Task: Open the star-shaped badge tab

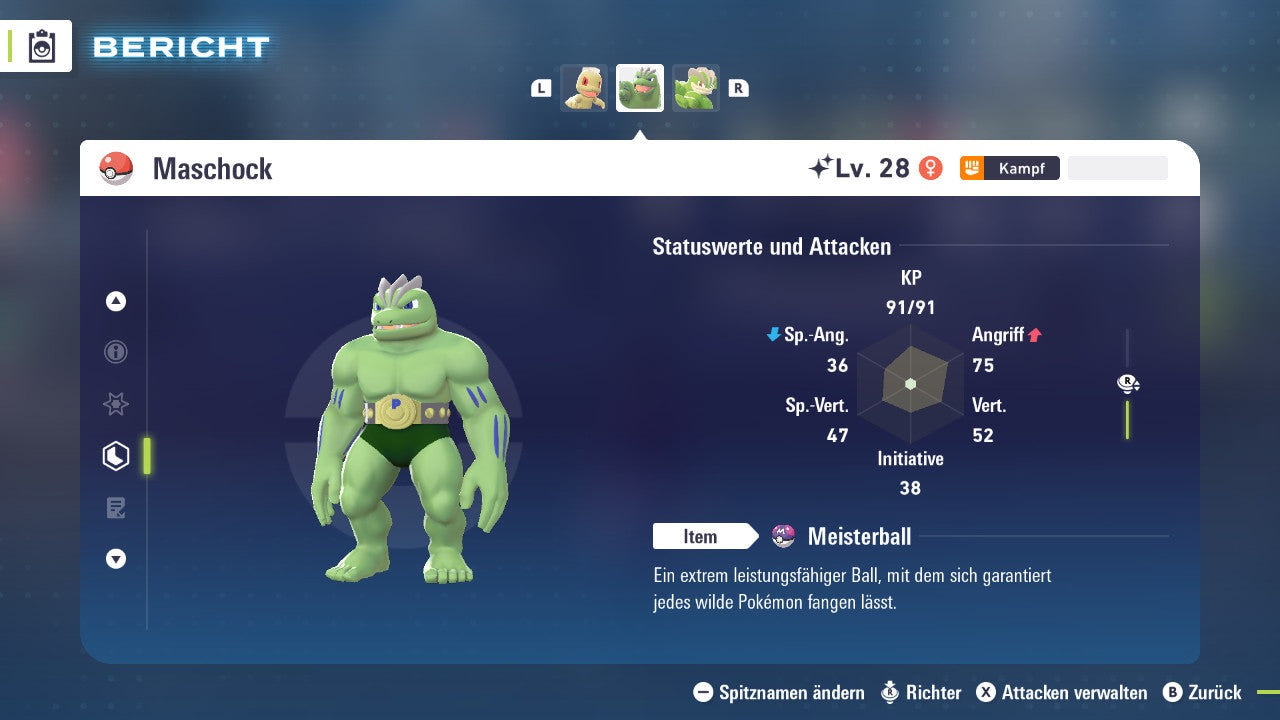Action: coord(116,404)
